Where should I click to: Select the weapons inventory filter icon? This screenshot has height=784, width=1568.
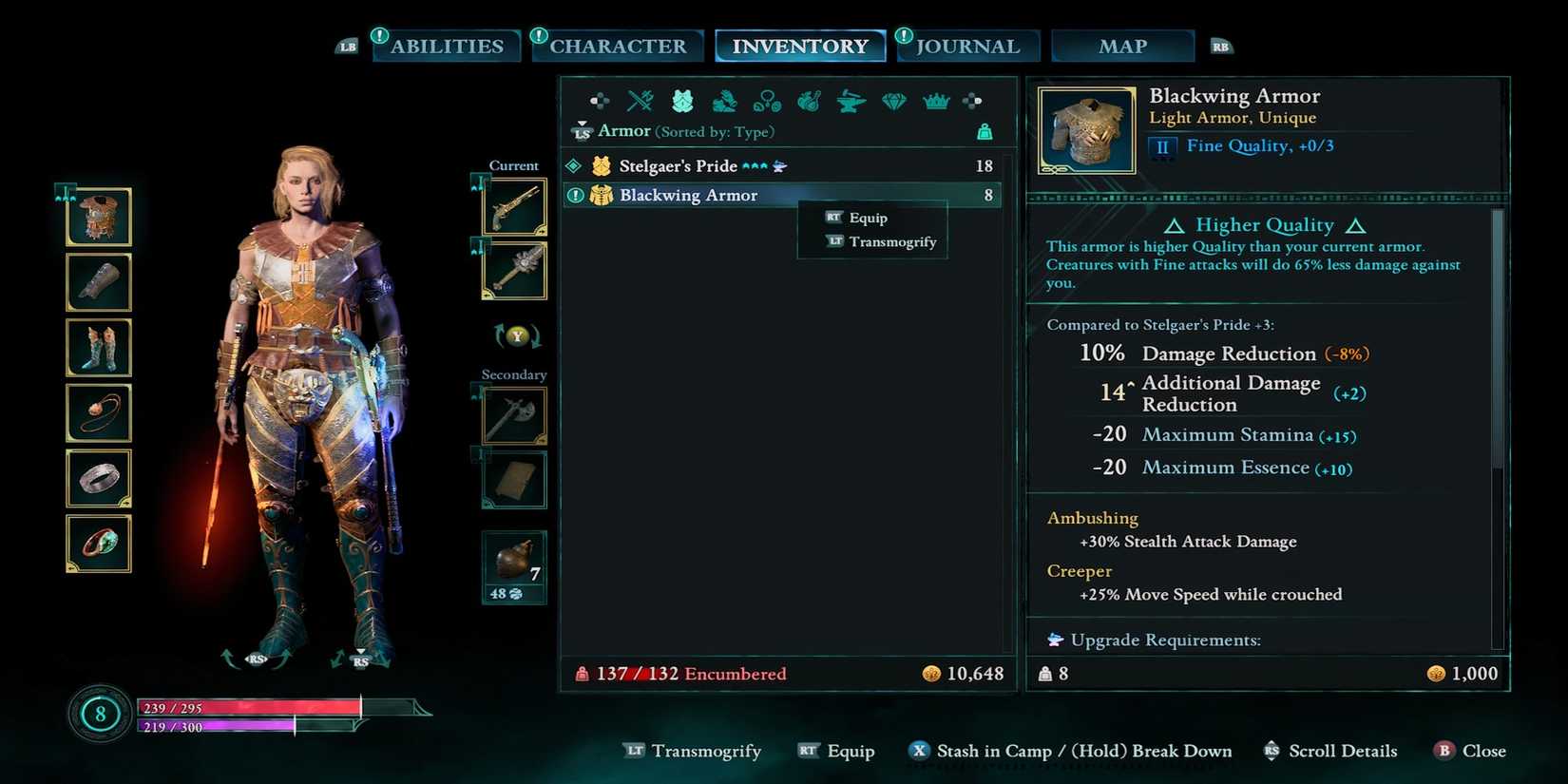point(639,102)
